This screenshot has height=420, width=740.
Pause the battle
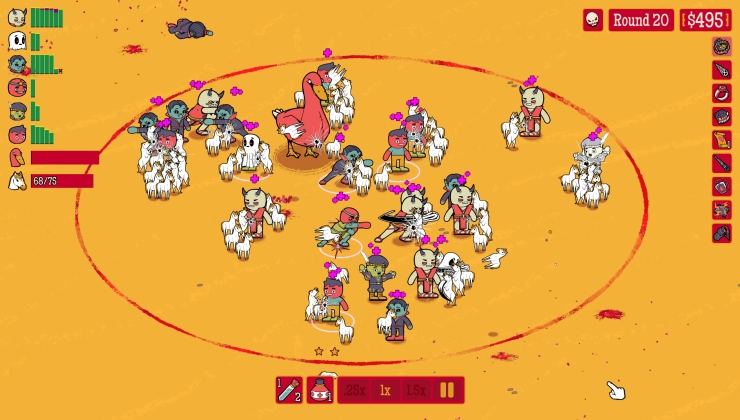pos(448,390)
